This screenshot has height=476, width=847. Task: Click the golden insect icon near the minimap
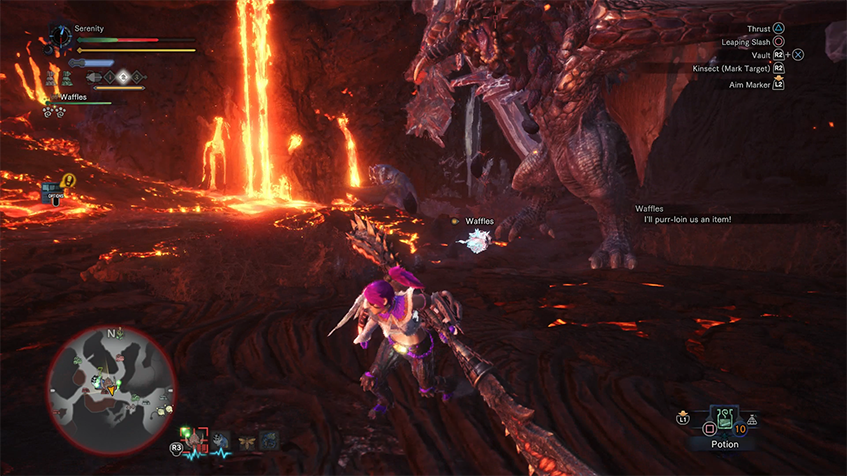tap(246, 440)
